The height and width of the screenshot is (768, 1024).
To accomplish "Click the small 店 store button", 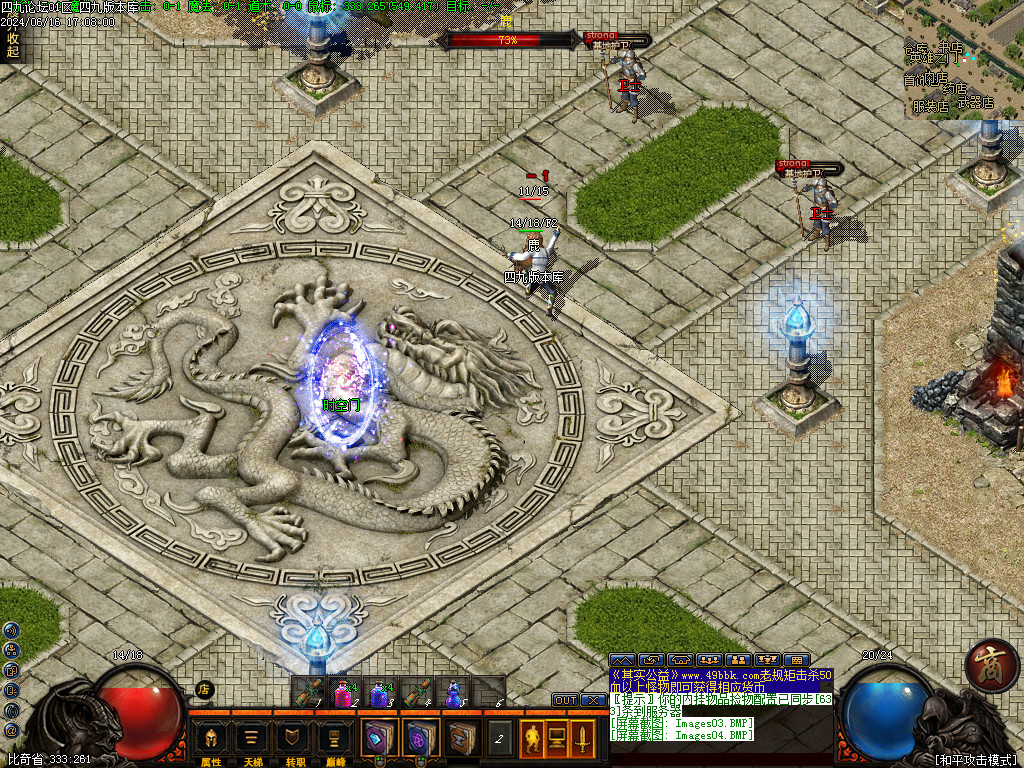I will tap(204, 688).
